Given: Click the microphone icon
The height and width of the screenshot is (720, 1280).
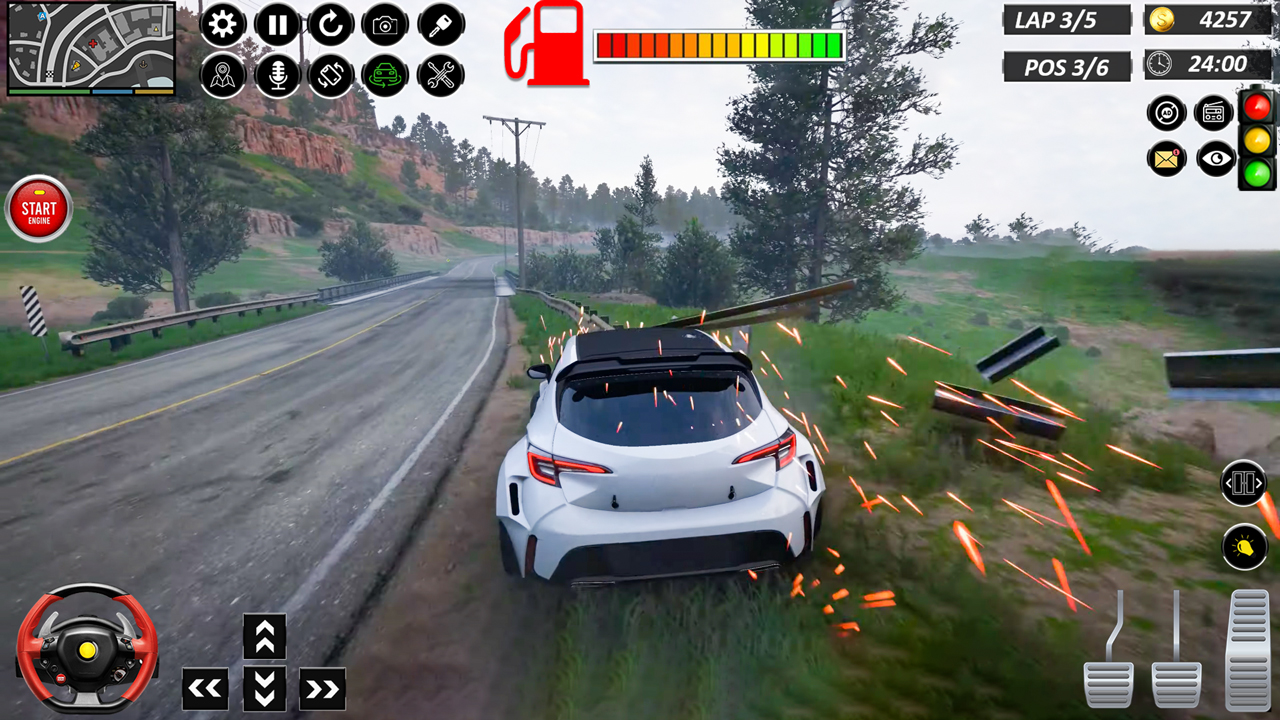Looking at the screenshot, I should (x=278, y=74).
